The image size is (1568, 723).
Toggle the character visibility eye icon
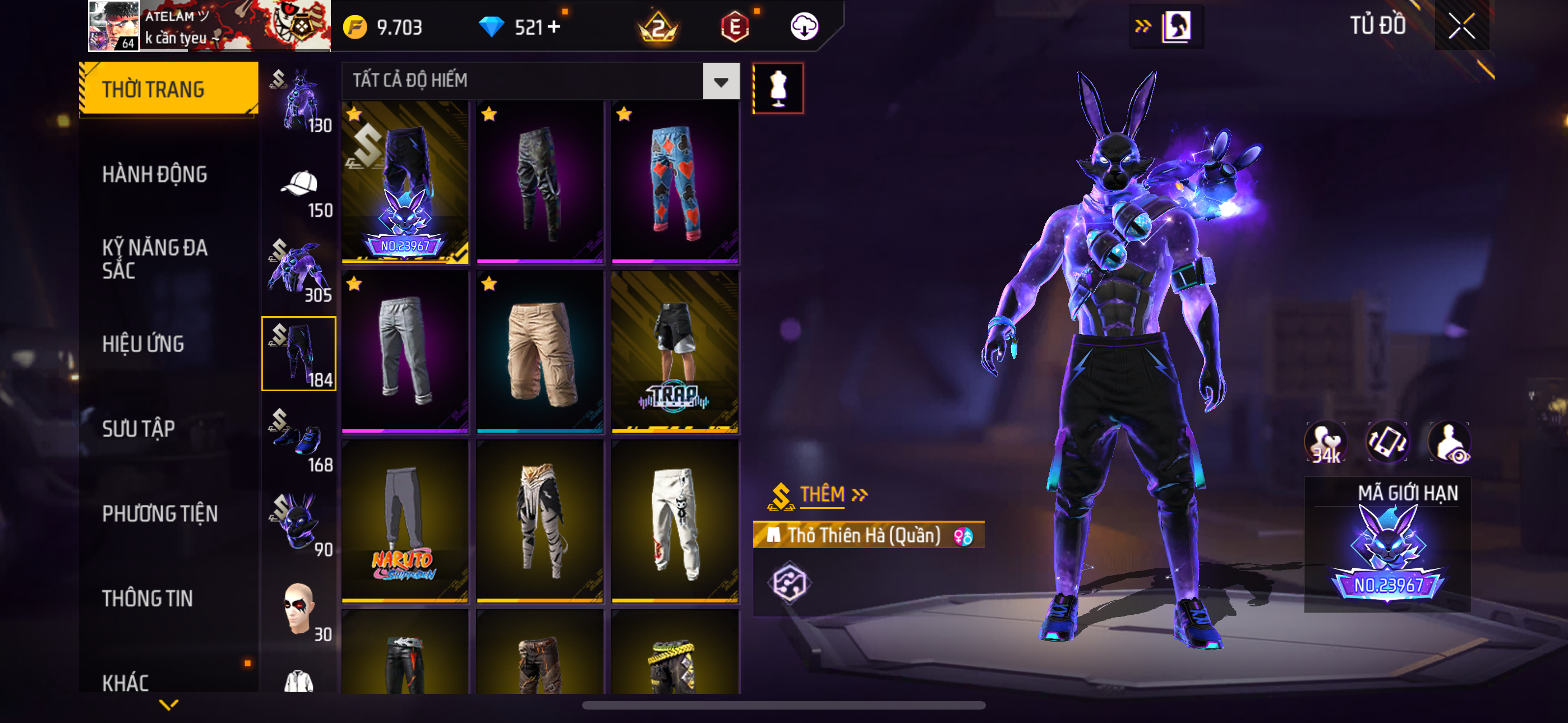click(x=1450, y=442)
